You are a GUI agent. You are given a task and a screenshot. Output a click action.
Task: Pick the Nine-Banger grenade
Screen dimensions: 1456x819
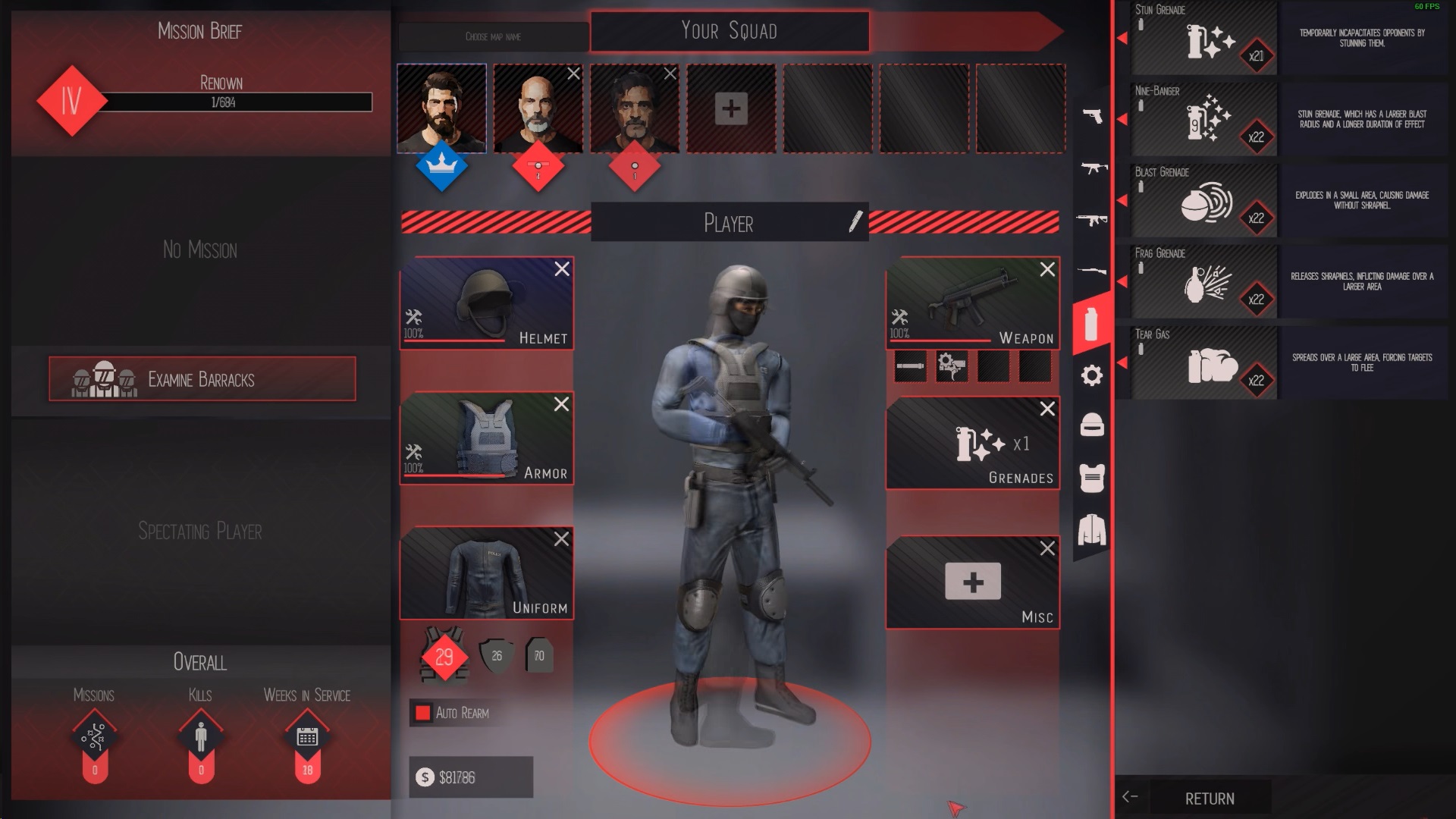pyautogui.click(x=1204, y=121)
